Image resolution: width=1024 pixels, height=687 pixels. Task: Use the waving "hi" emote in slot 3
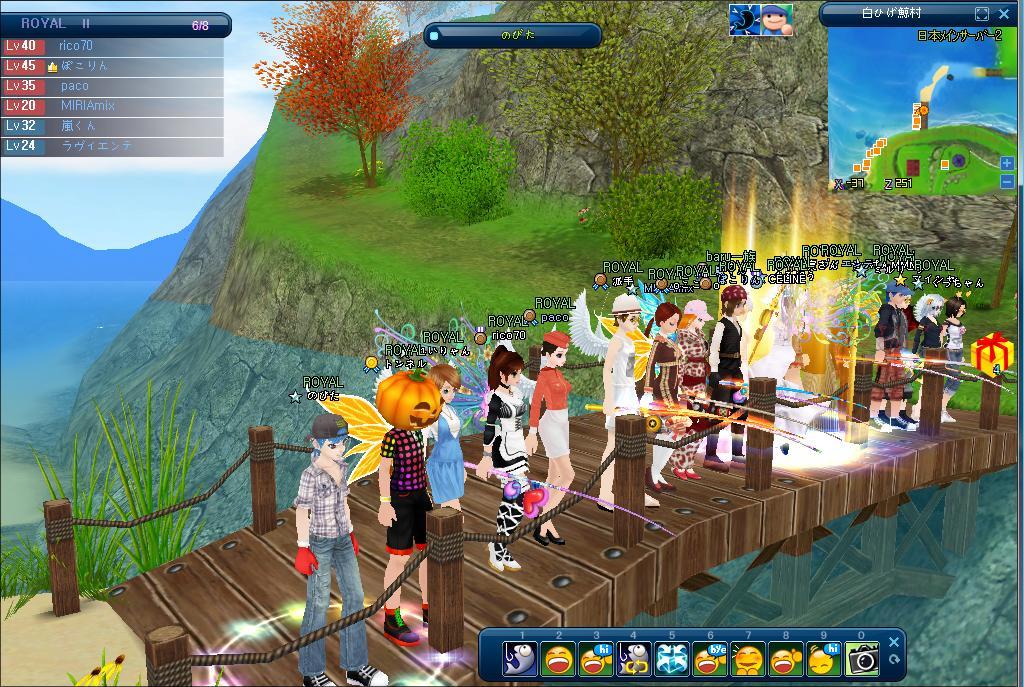pos(597,659)
